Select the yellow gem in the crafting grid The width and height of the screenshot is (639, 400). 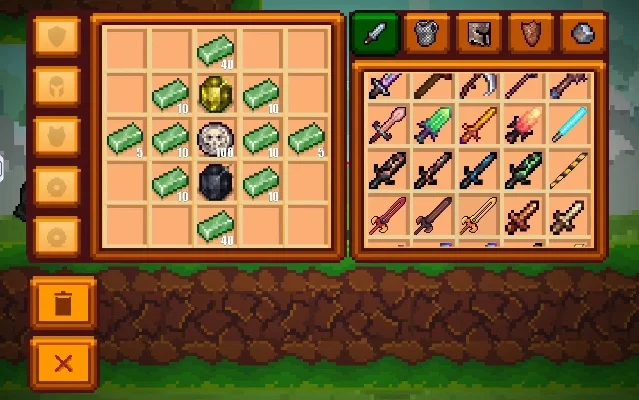pyautogui.click(x=216, y=92)
